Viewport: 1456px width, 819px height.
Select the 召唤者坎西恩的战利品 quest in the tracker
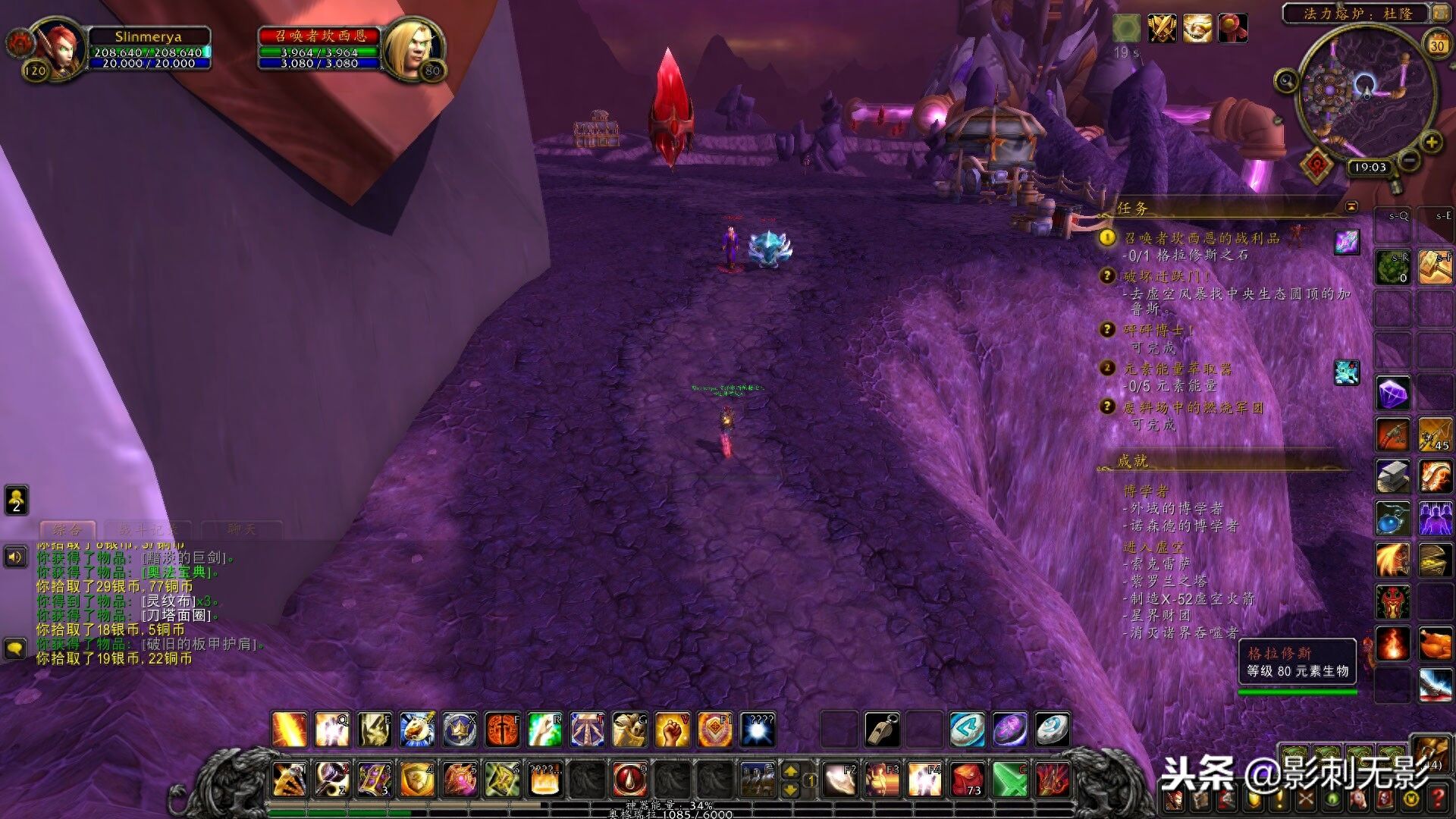point(1201,238)
